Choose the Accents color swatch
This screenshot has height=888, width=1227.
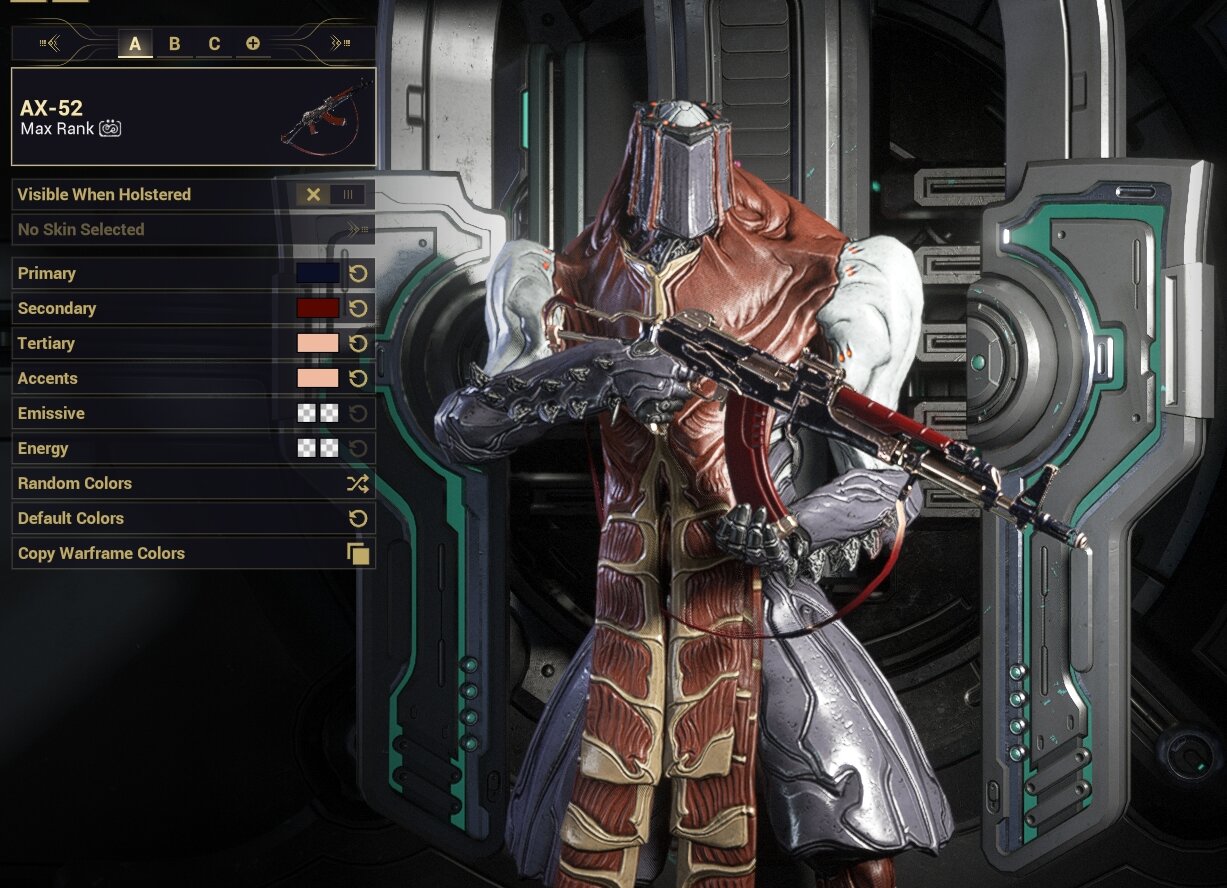click(318, 378)
